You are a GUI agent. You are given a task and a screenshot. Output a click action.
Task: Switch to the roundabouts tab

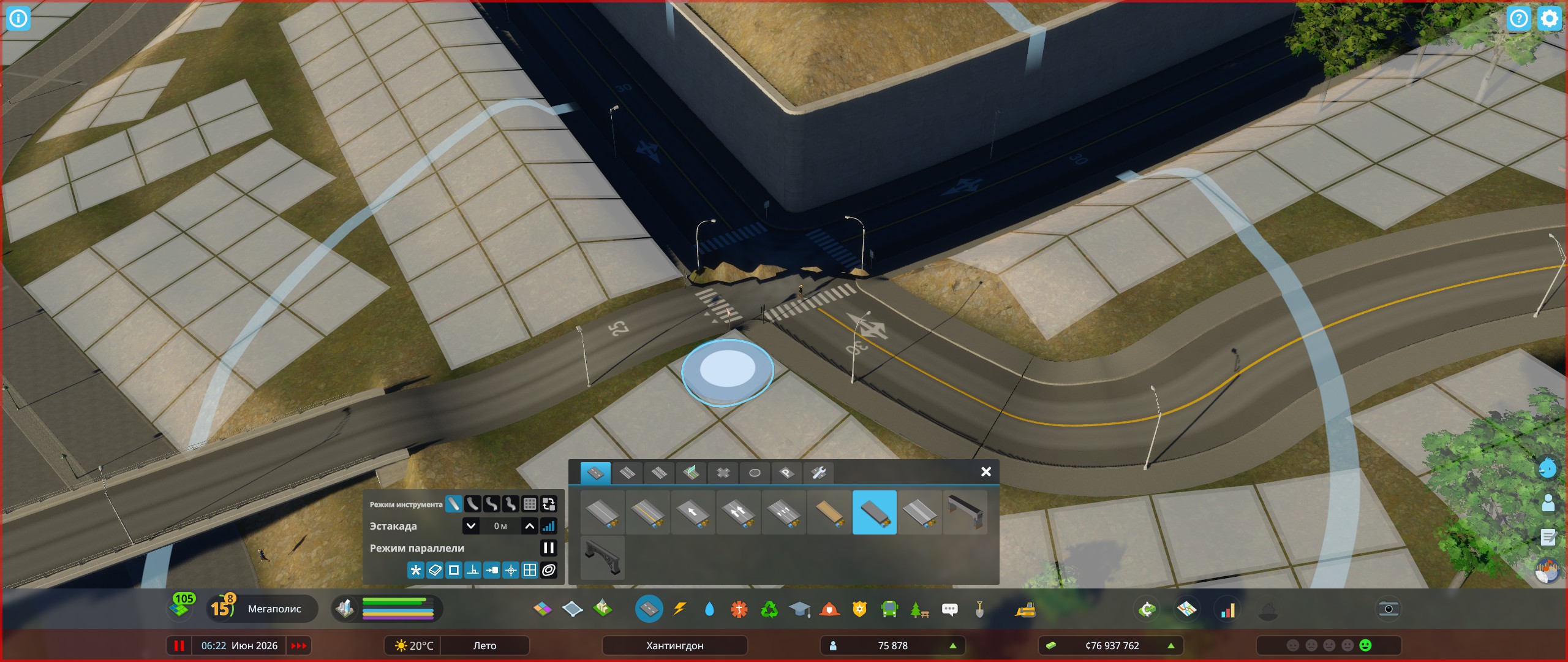755,473
